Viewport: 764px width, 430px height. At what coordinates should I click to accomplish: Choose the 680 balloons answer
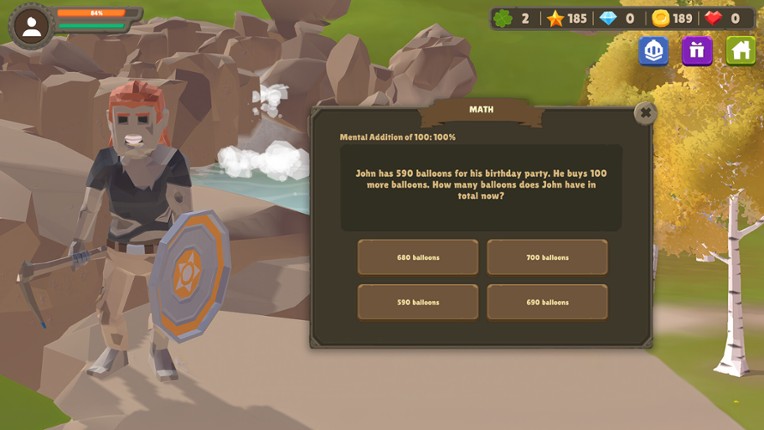418,257
